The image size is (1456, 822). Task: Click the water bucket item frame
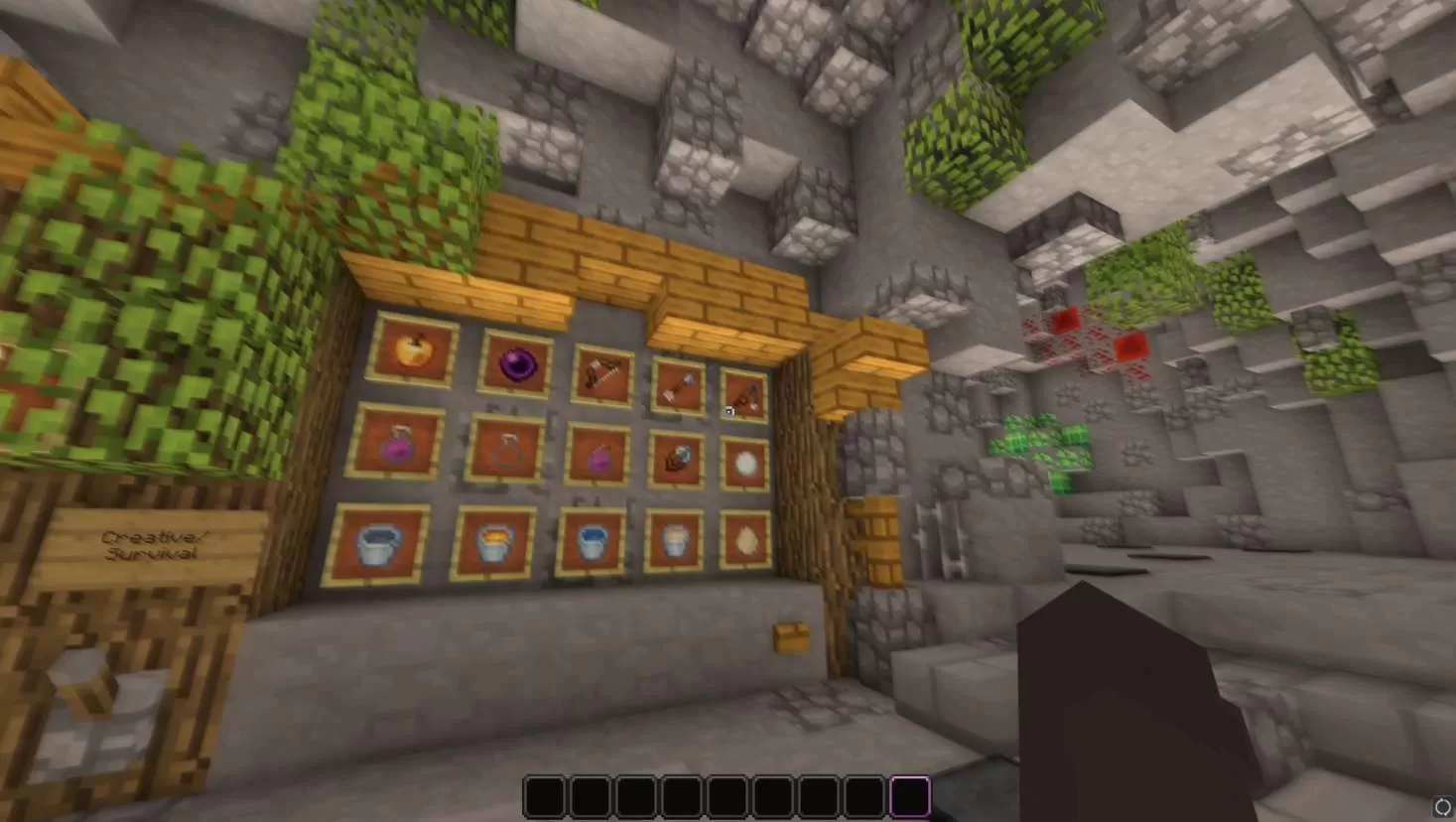pos(593,543)
